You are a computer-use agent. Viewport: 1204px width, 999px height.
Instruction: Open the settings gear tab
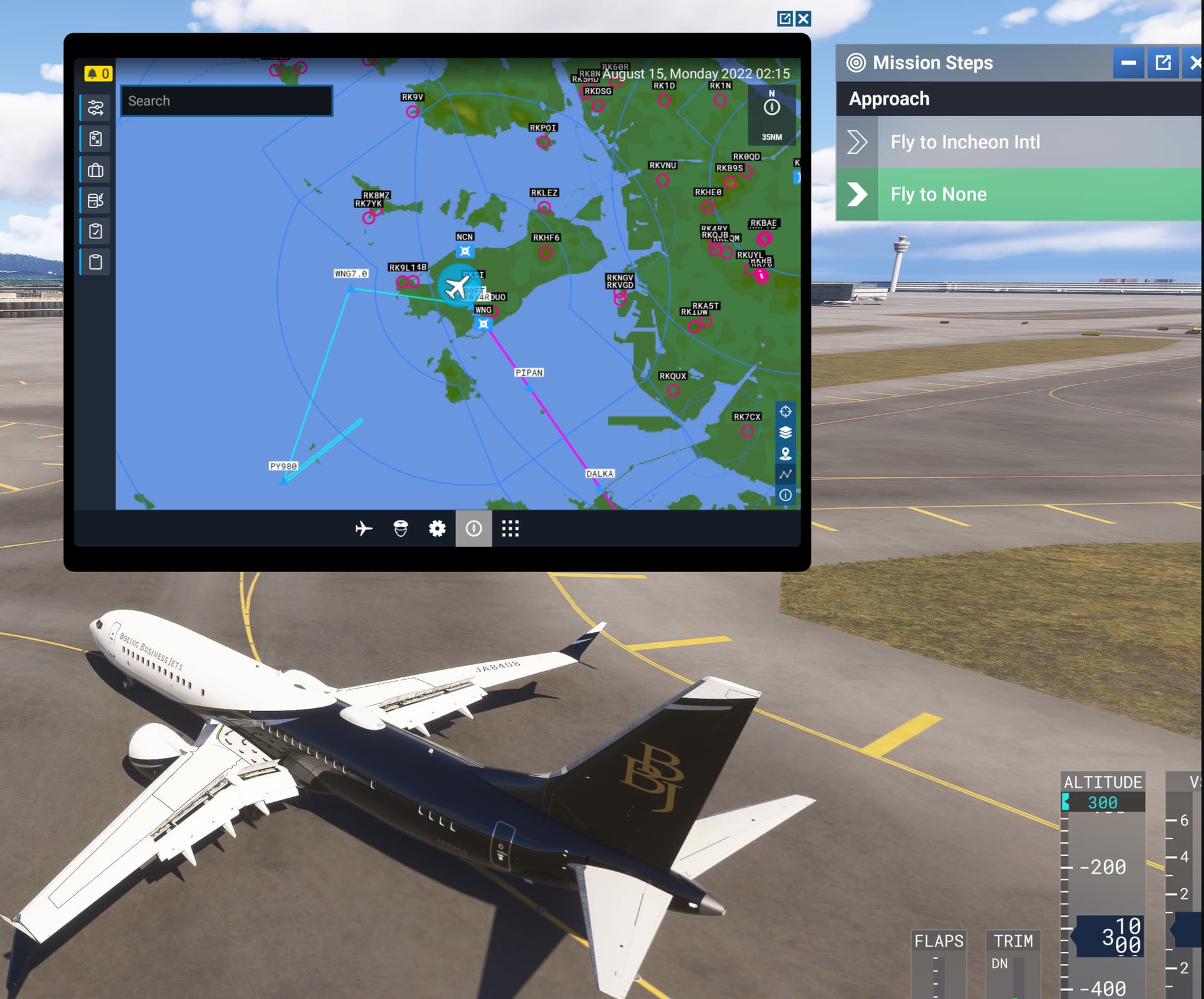[x=437, y=529]
